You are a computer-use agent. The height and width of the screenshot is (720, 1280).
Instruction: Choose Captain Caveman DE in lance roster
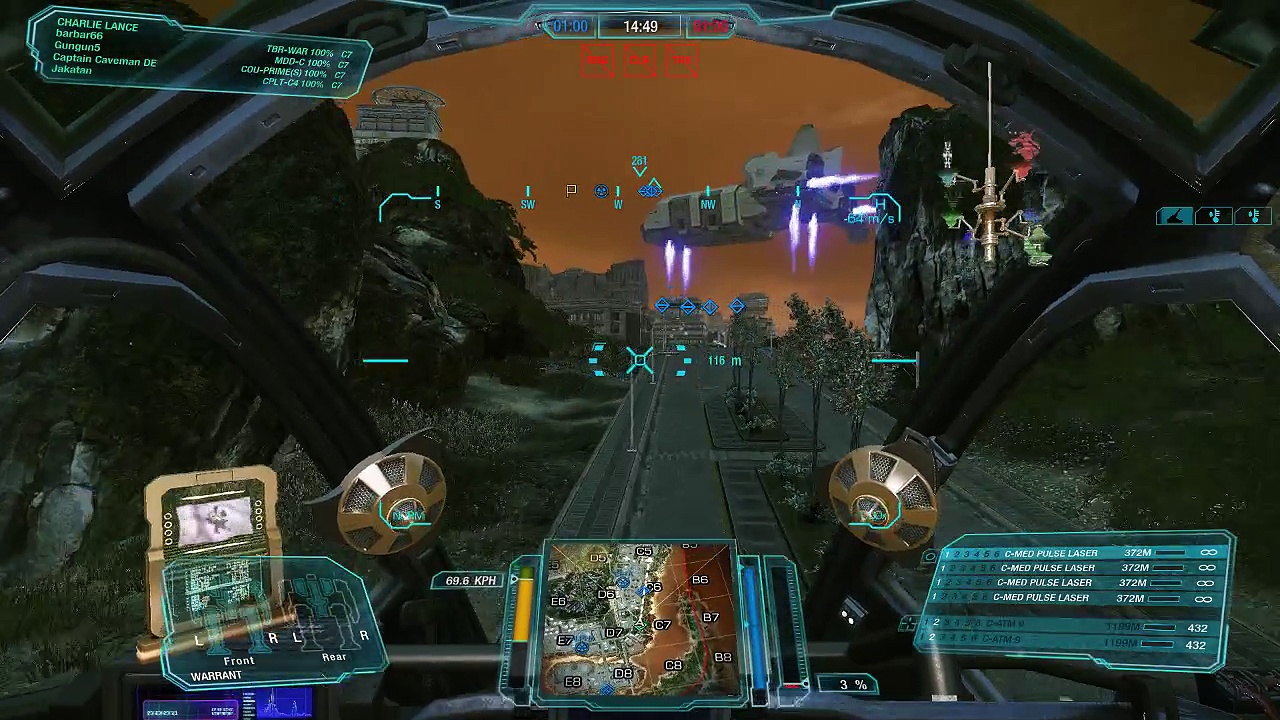pos(104,60)
